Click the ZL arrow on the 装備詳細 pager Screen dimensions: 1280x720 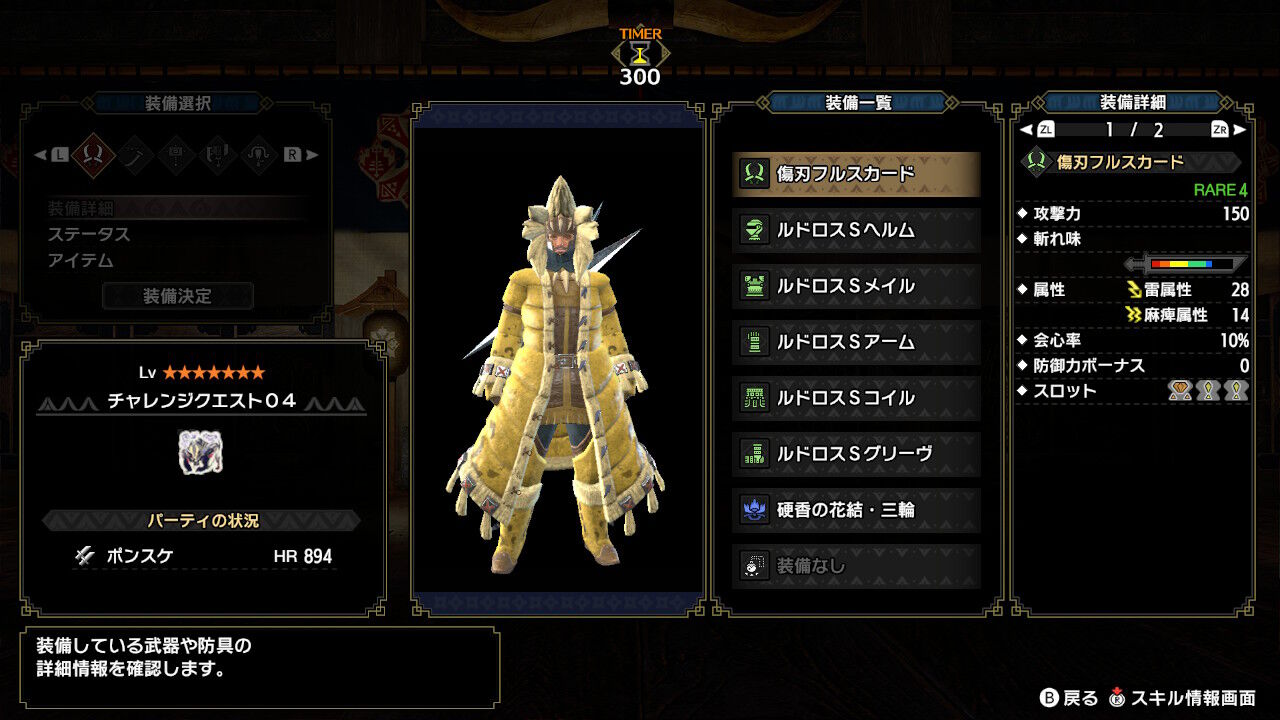click(x=1048, y=129)
